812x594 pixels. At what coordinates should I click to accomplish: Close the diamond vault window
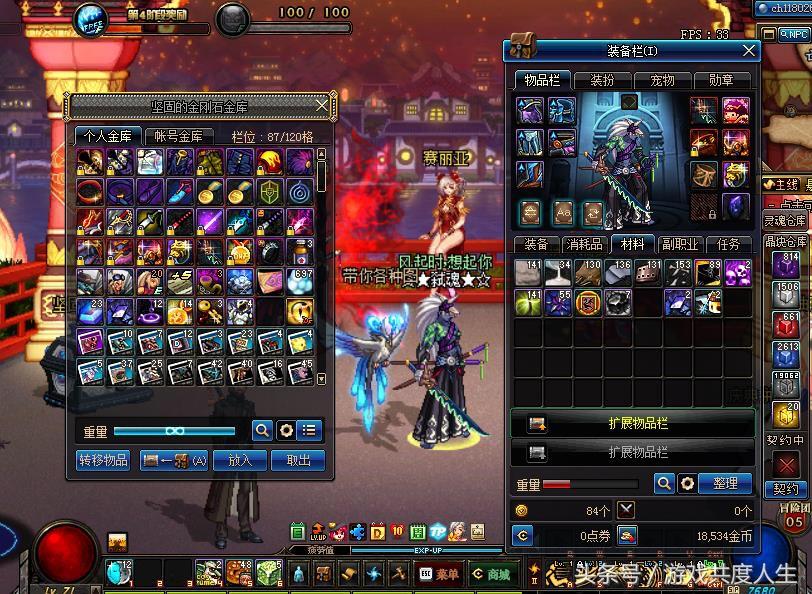tap(322, 105)
